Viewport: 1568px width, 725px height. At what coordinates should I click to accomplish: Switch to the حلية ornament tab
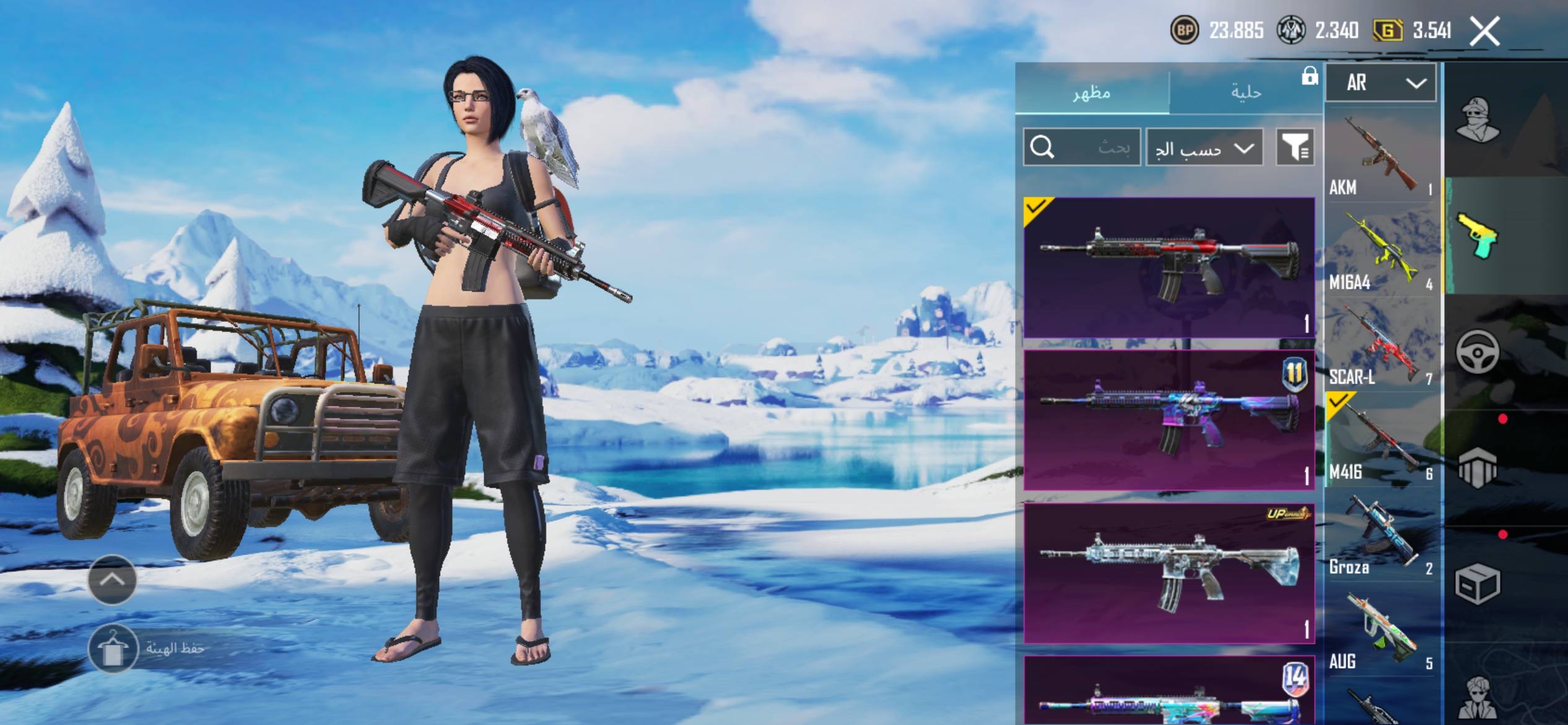click(x=1245, y=92)
